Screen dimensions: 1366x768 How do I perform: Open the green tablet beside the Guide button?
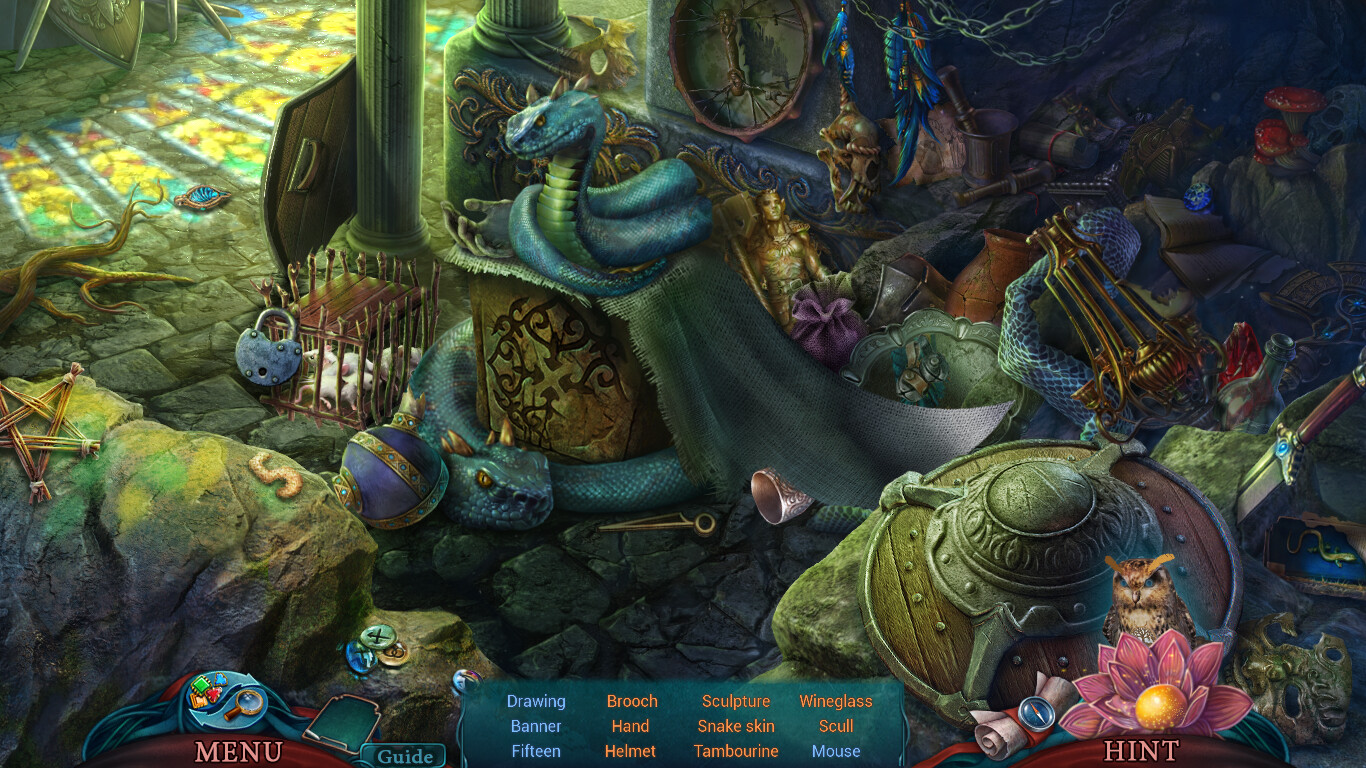[x=343, y=722]
